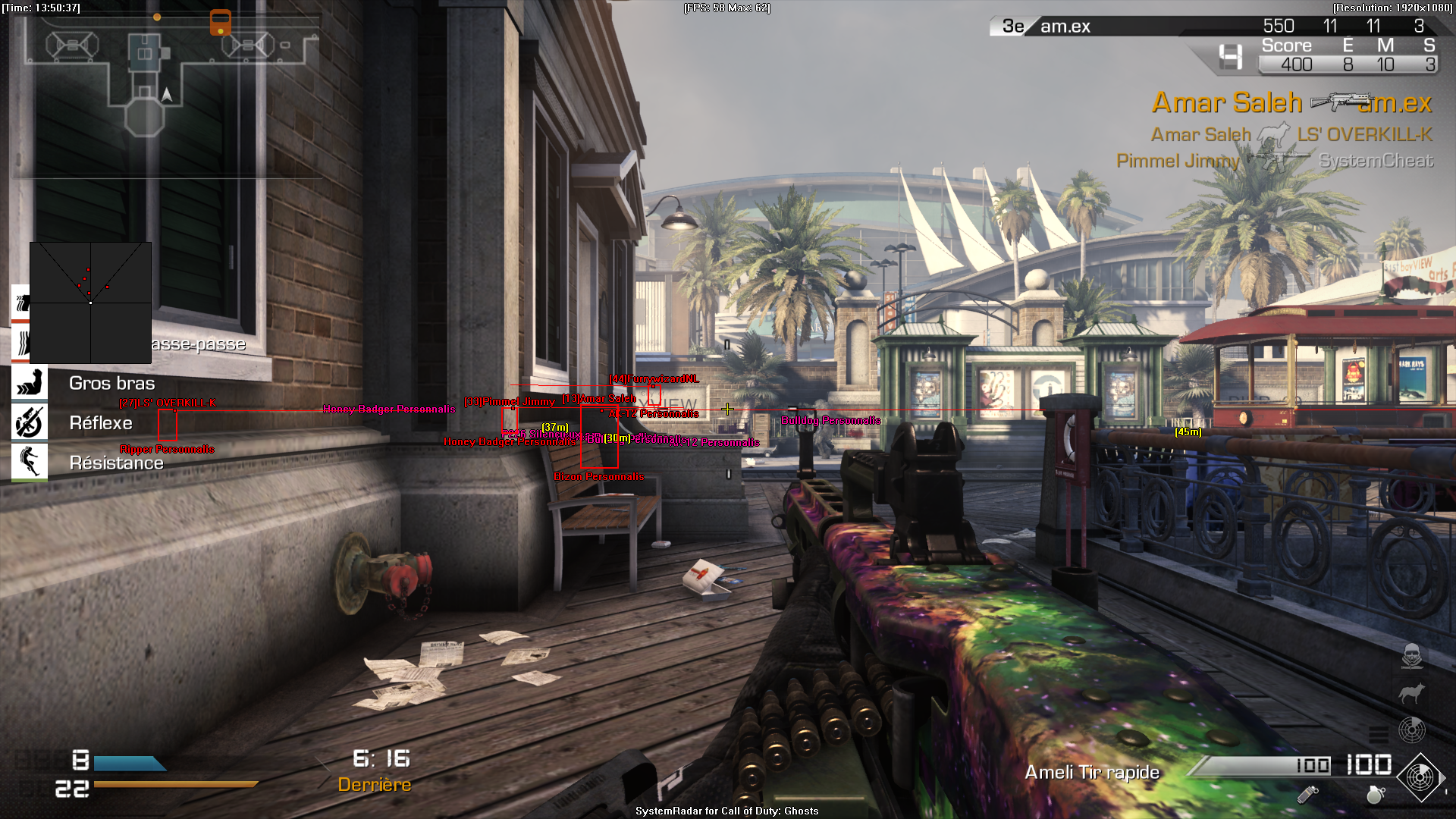
Task: Click the diamond radar icon beside ammo
Action: point(1420,777)
